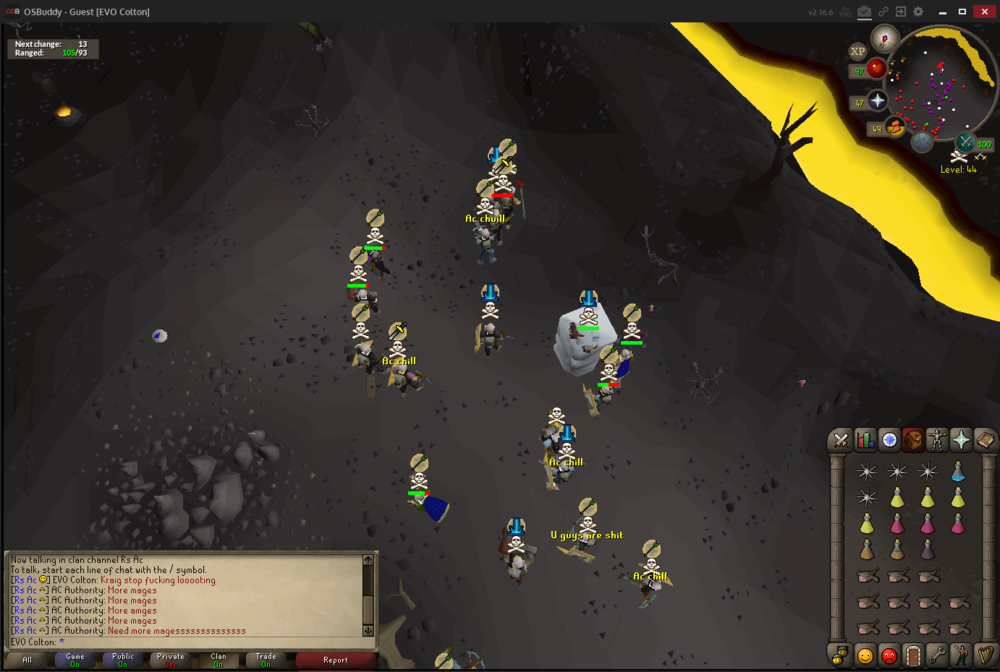The width and height of the screenshot is (1000, 672).
Task: Click the compass to face north
Action: point(884,38)
